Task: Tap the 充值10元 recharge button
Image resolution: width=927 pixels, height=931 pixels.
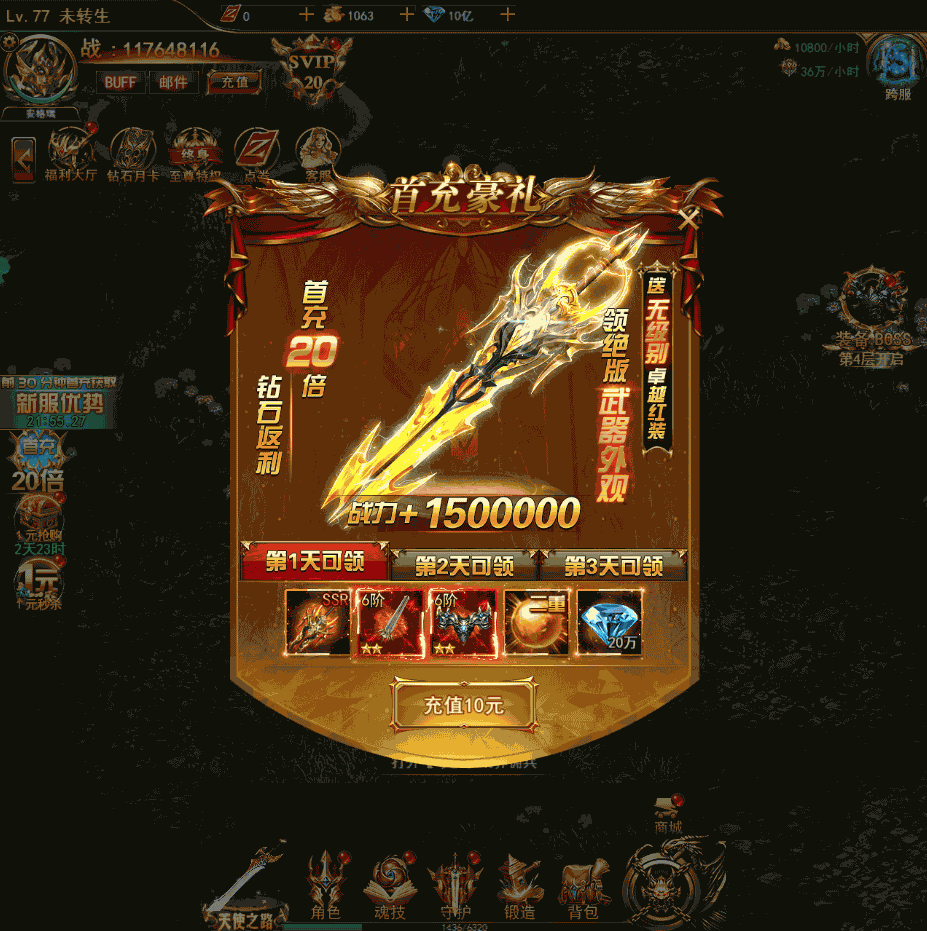Action: click(464, 705)
